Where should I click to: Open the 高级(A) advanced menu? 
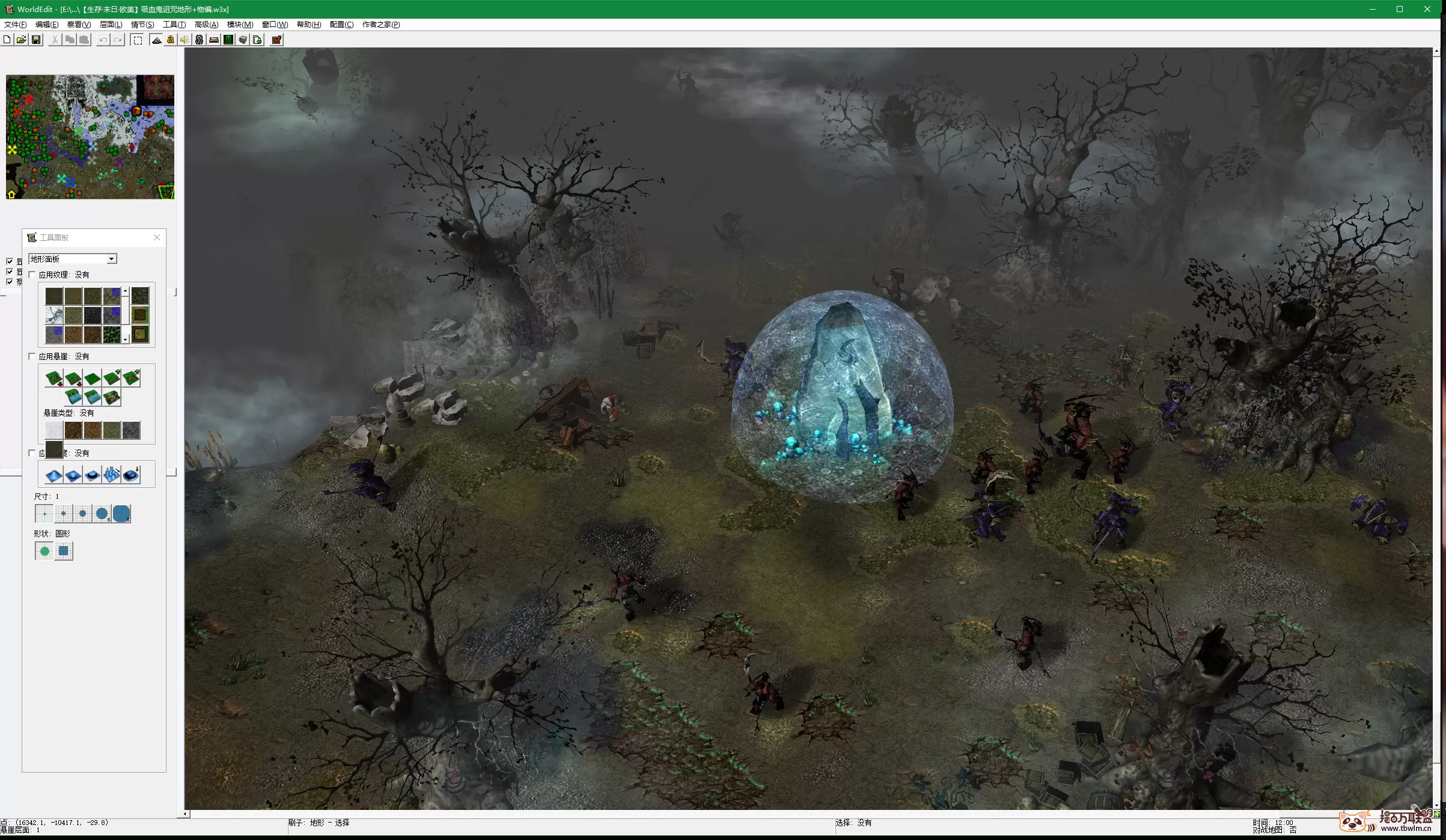click(x=206, y=25)
